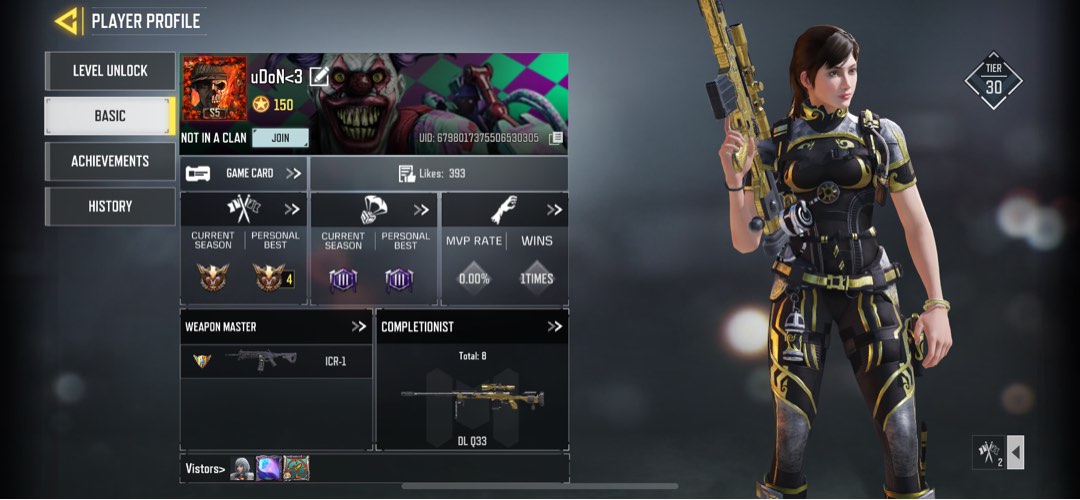Open the Game Card panel

(244, 173)
